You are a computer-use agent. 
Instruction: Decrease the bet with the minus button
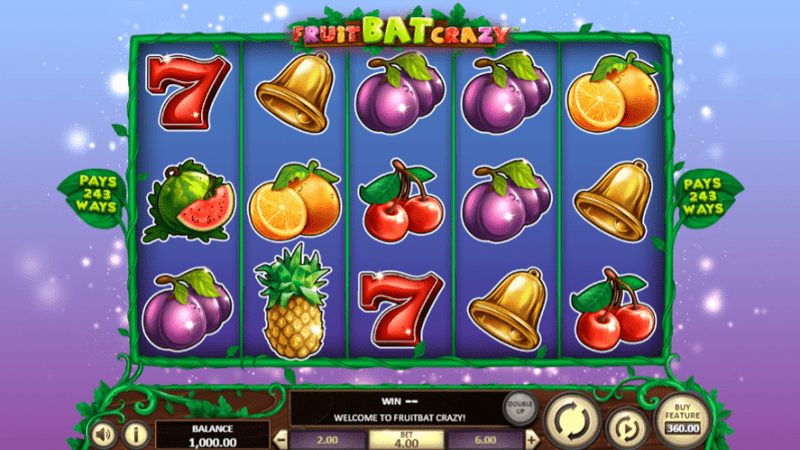[x=280, y=440]
